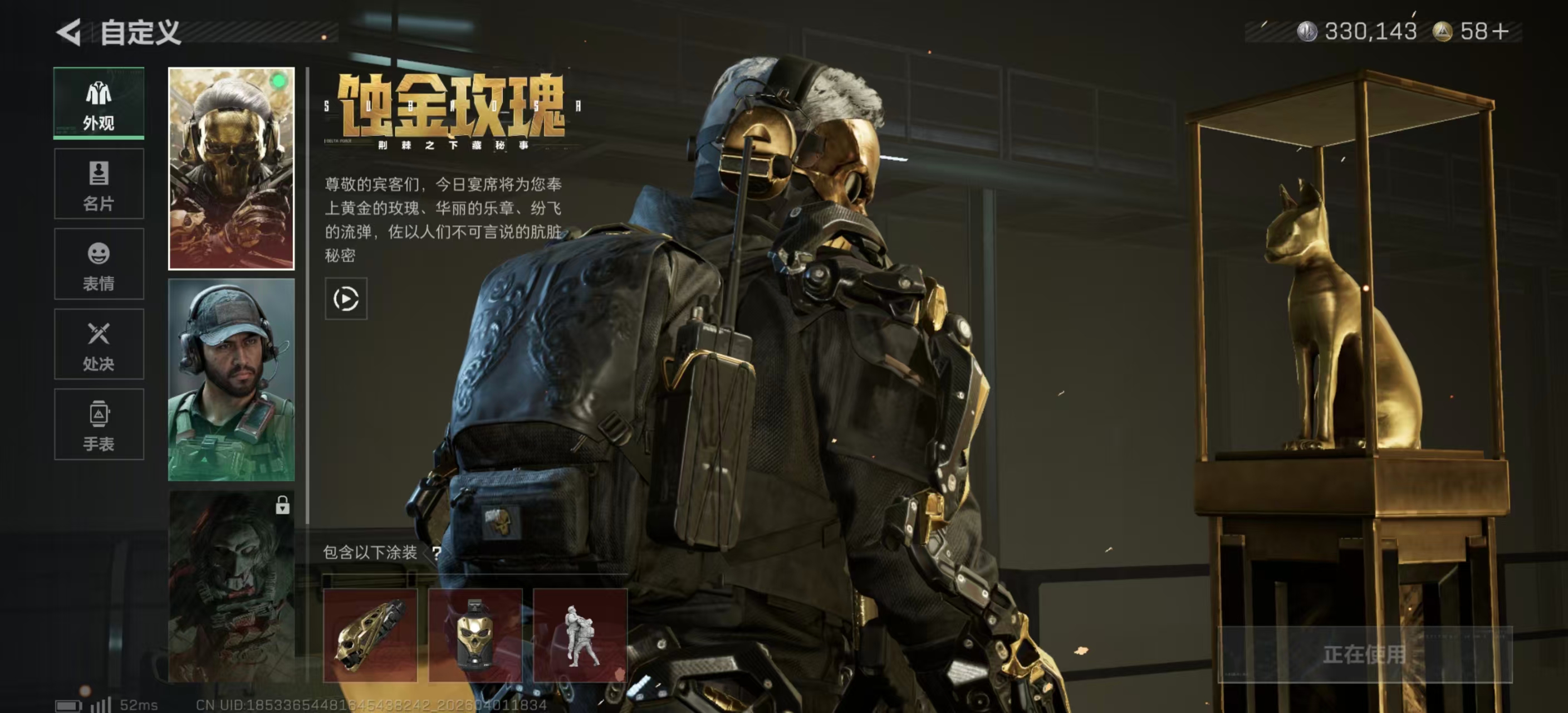Play the 蚀金玫瑰 skin preview video
The width and height of the screenshot is (1568, 713).
click(346, 299)
